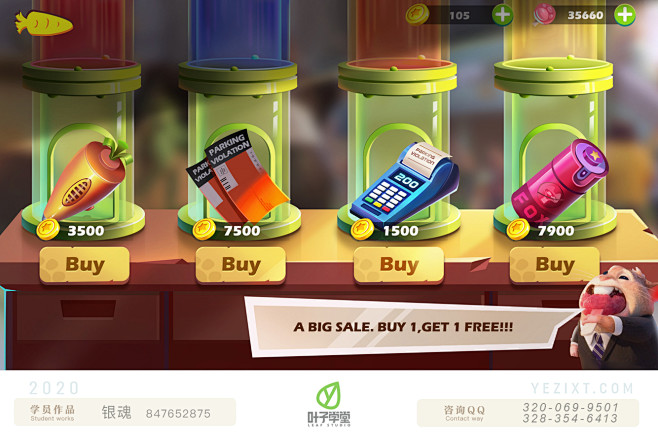Buy the carrot megaphone for 3500 coins

[84, 265]
